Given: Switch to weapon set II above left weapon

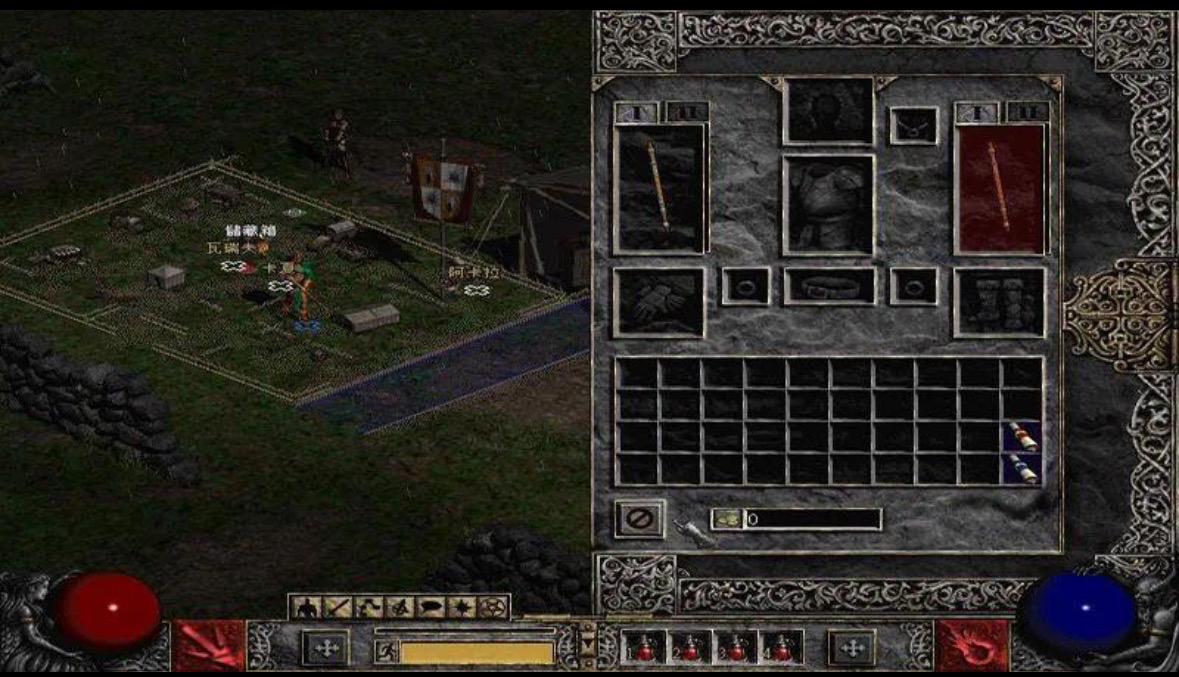Looking at the screenshot, I should click(x=687, y=112).
